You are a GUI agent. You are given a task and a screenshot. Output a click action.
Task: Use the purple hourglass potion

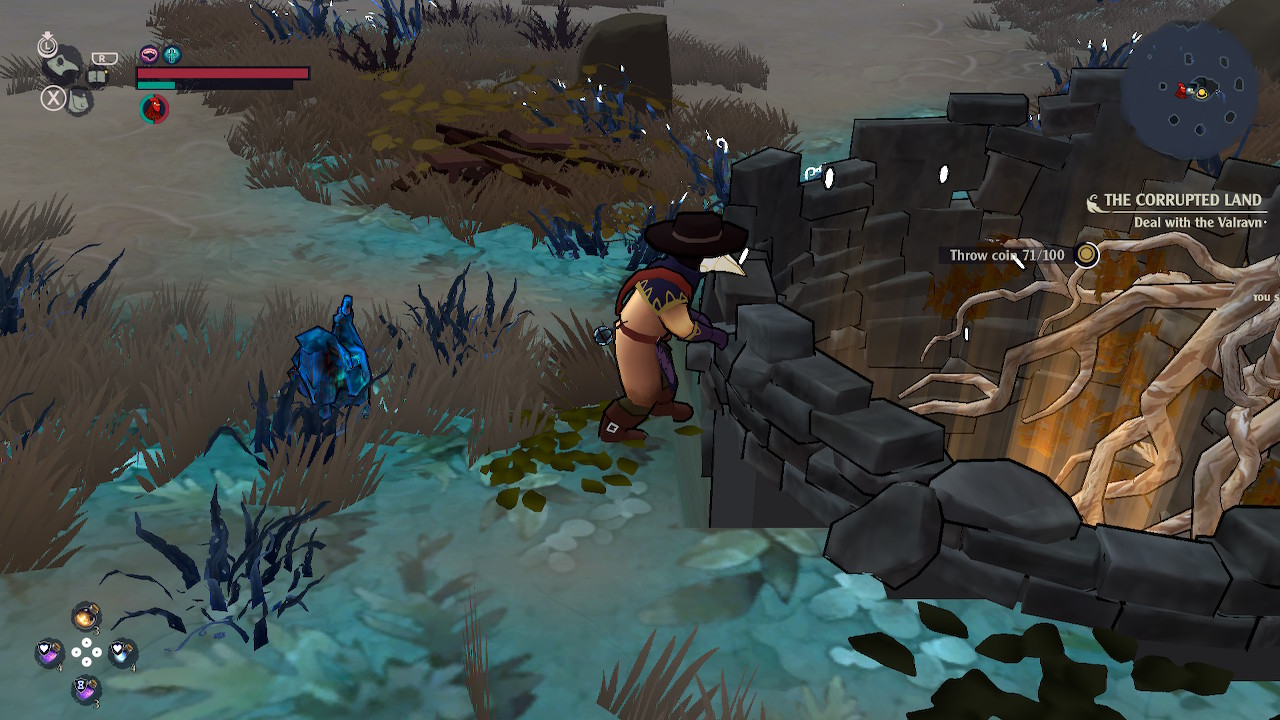pyautogui.click(x=86, y=688)
